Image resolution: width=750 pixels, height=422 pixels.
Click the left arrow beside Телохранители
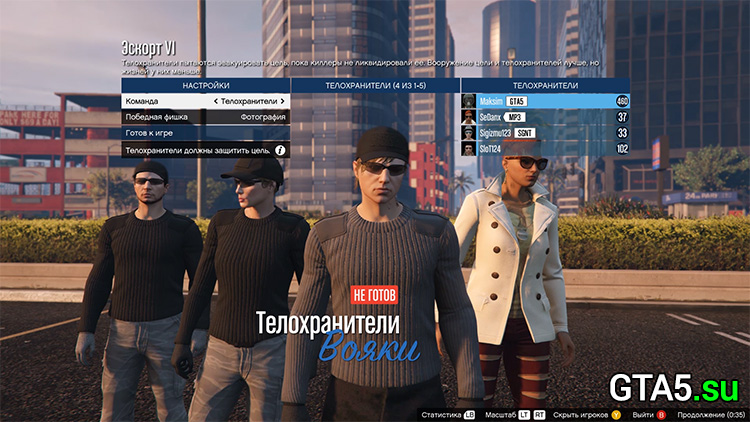click(x=216, y=101)
